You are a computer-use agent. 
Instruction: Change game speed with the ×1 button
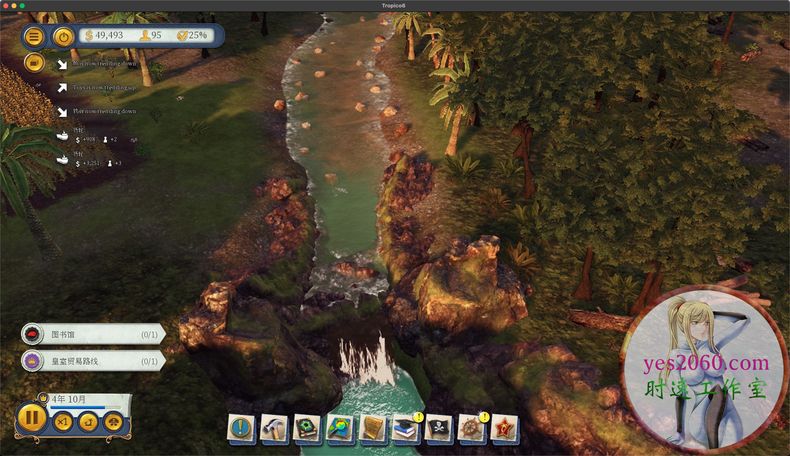(x=63, y=421)
